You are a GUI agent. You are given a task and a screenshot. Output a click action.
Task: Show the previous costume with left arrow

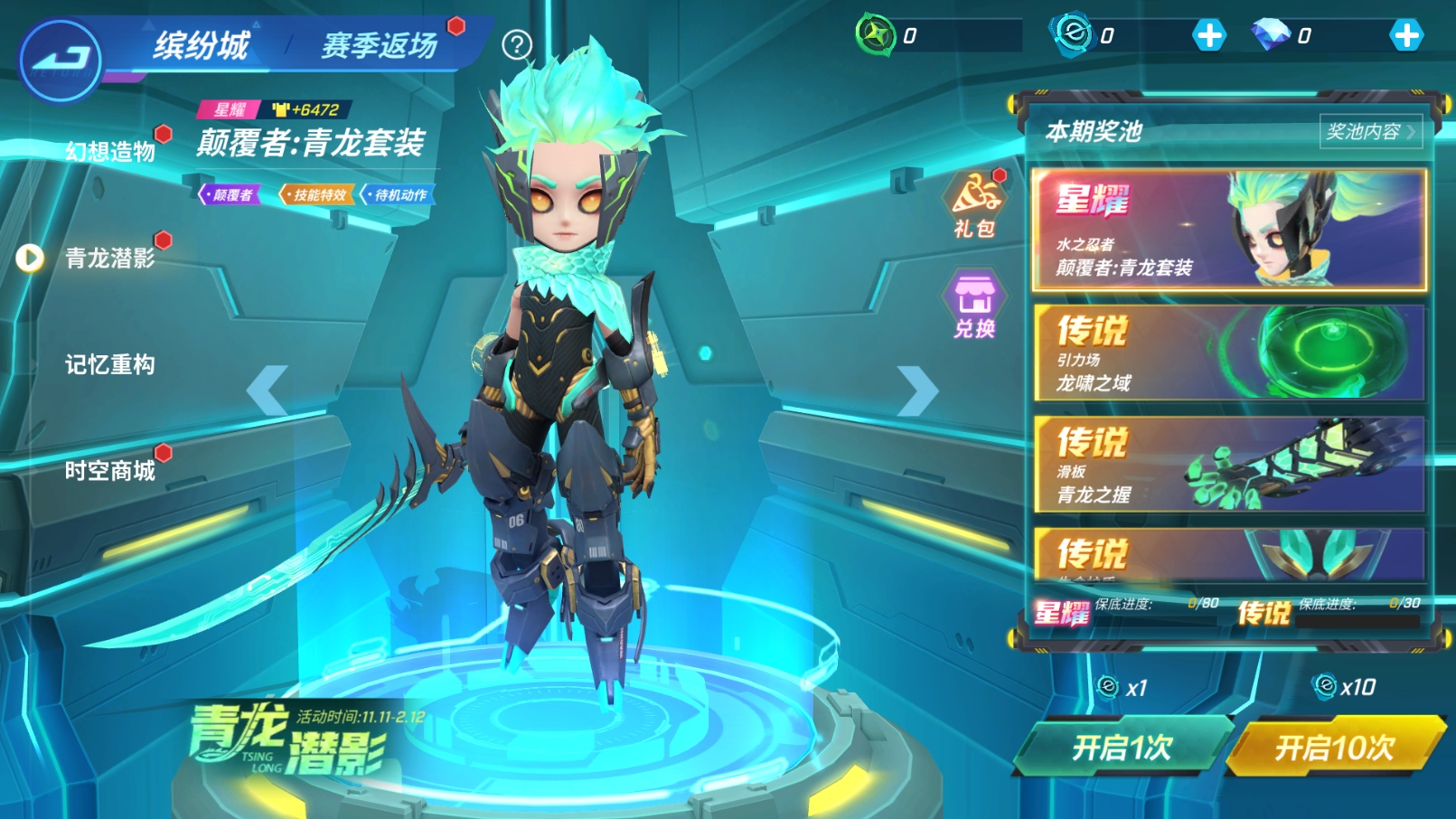[268, 391]
